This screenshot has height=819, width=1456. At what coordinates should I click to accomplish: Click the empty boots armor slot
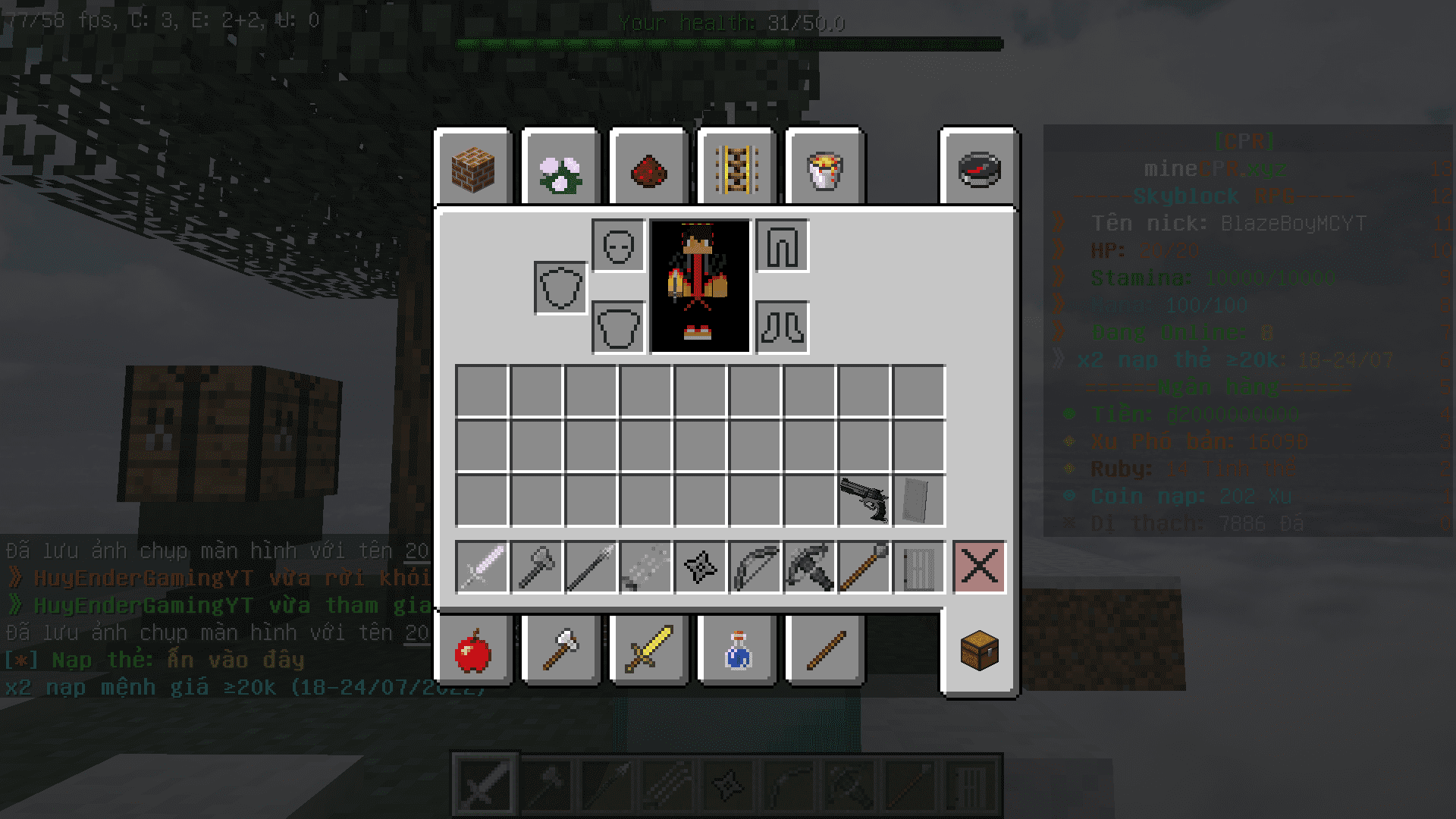tap(783, 328)
